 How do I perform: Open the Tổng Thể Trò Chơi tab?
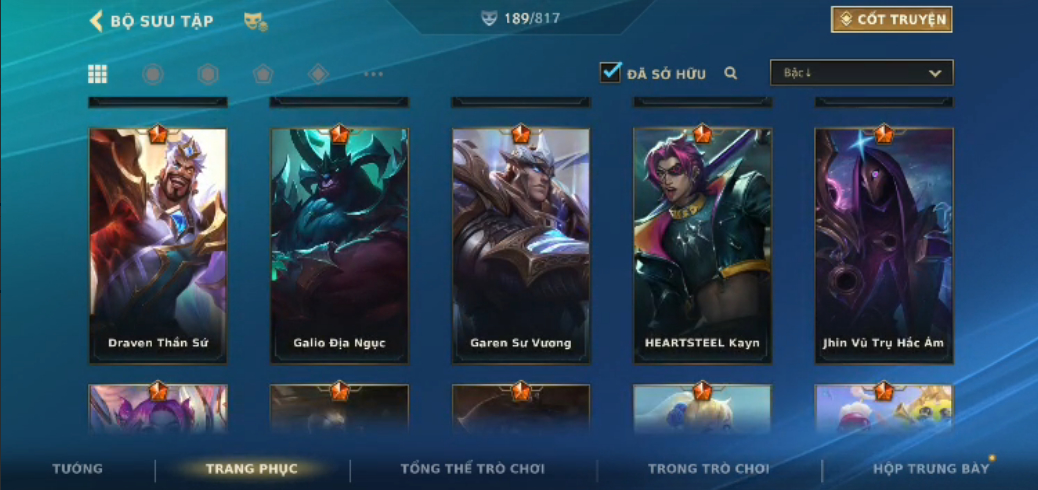coord(472,469)
